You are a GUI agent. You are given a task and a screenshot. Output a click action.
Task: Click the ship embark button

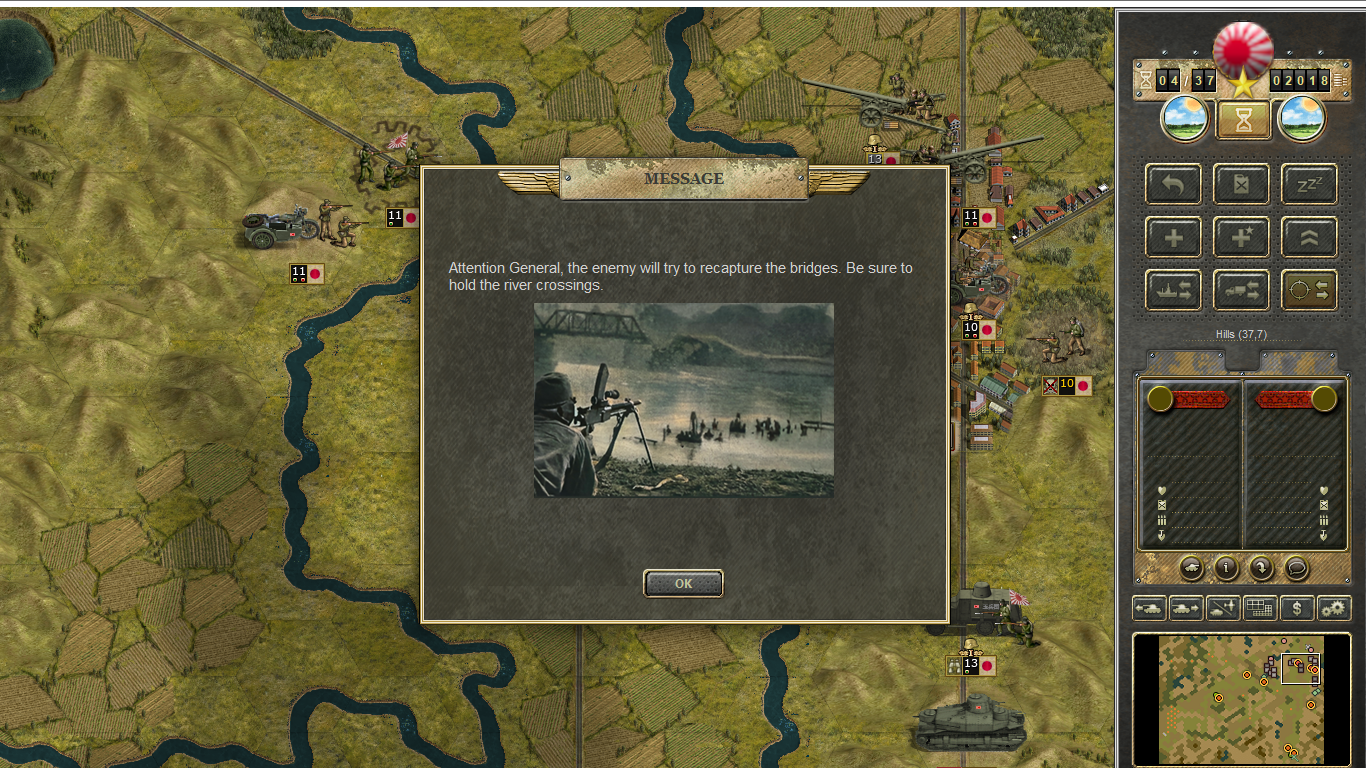click(1174, 290)
